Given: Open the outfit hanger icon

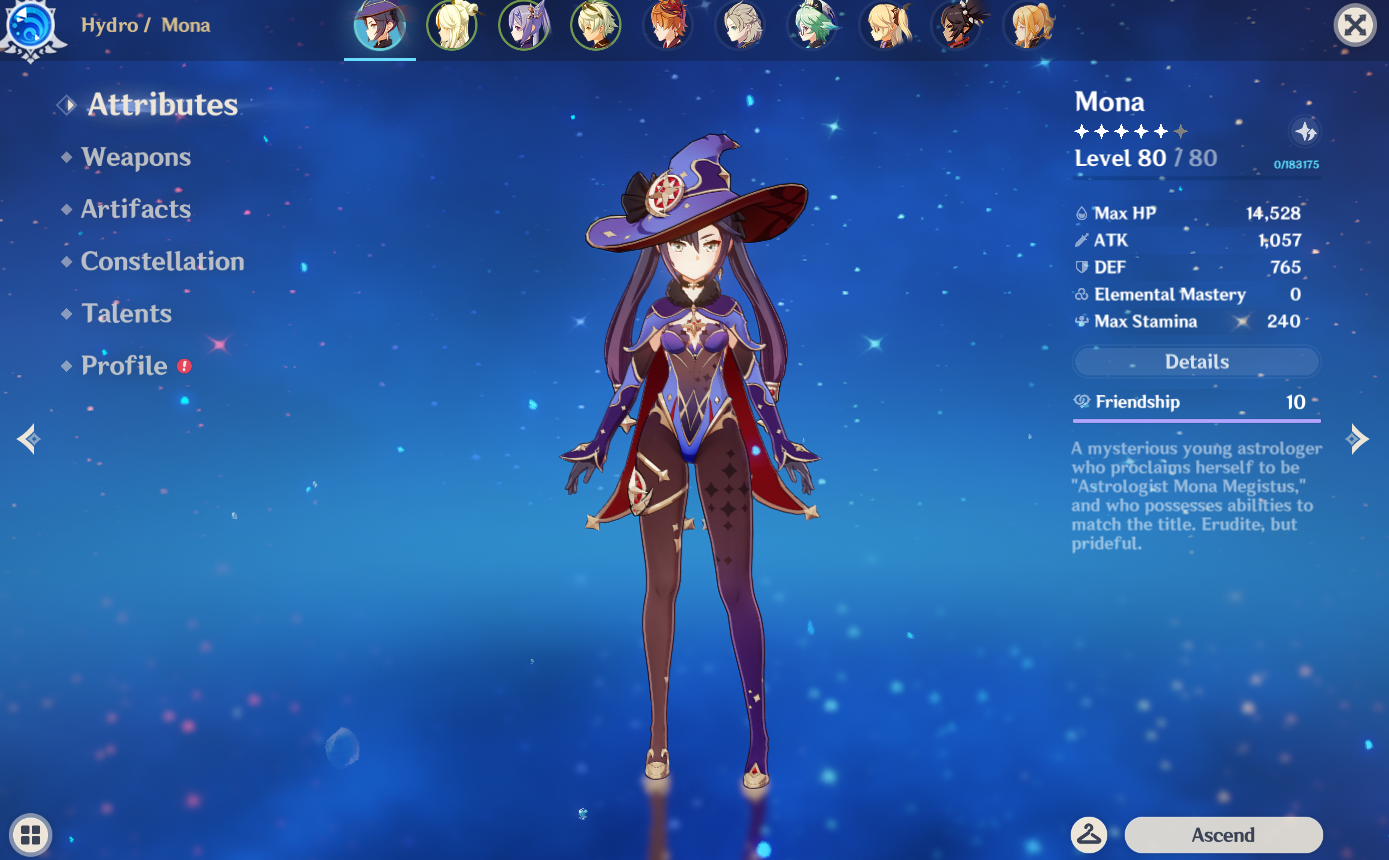Looking at the screenshot, I should coord(1088,834).
